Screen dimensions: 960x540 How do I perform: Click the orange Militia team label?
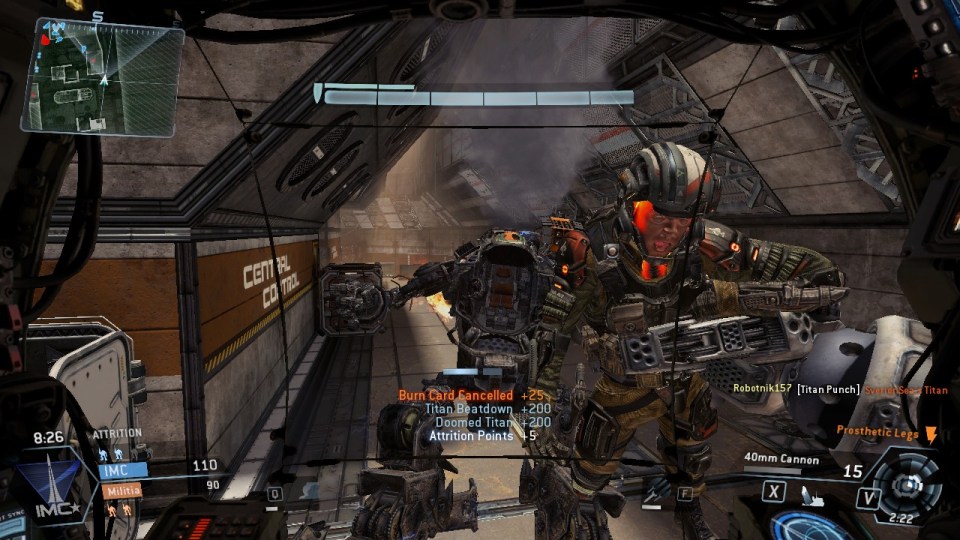click(x=120, y=491)
